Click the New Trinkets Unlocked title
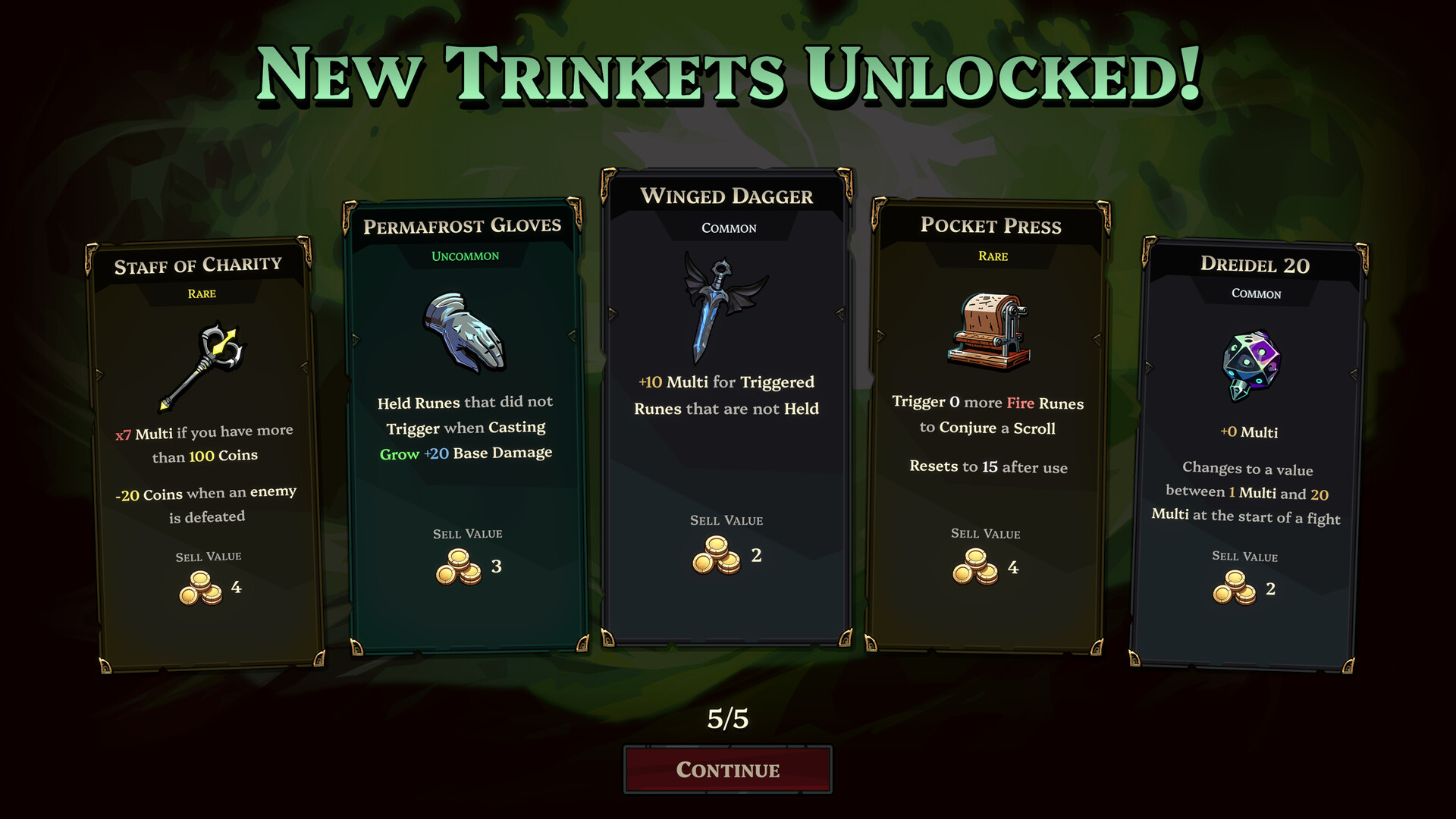 (727, 72)
